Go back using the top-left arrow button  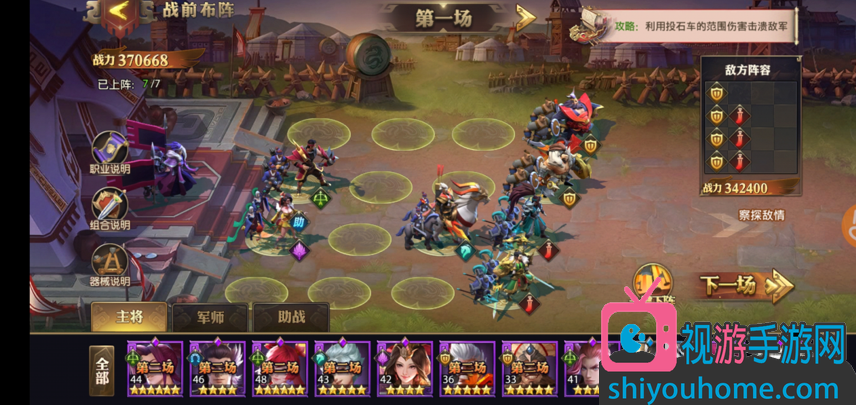(119, 13)
